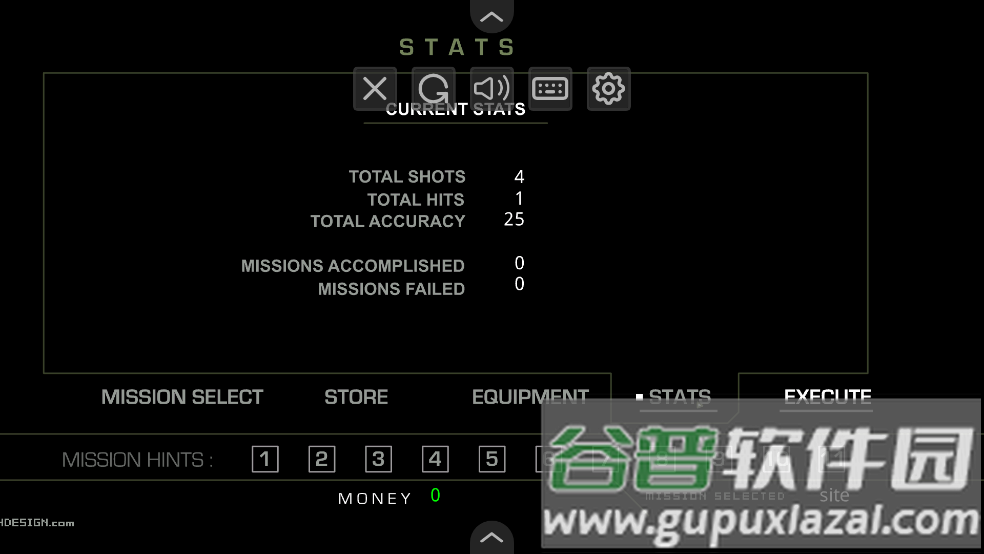Expand the bottom chevron arrow panel
984x554 pixels.
point(491,537)
